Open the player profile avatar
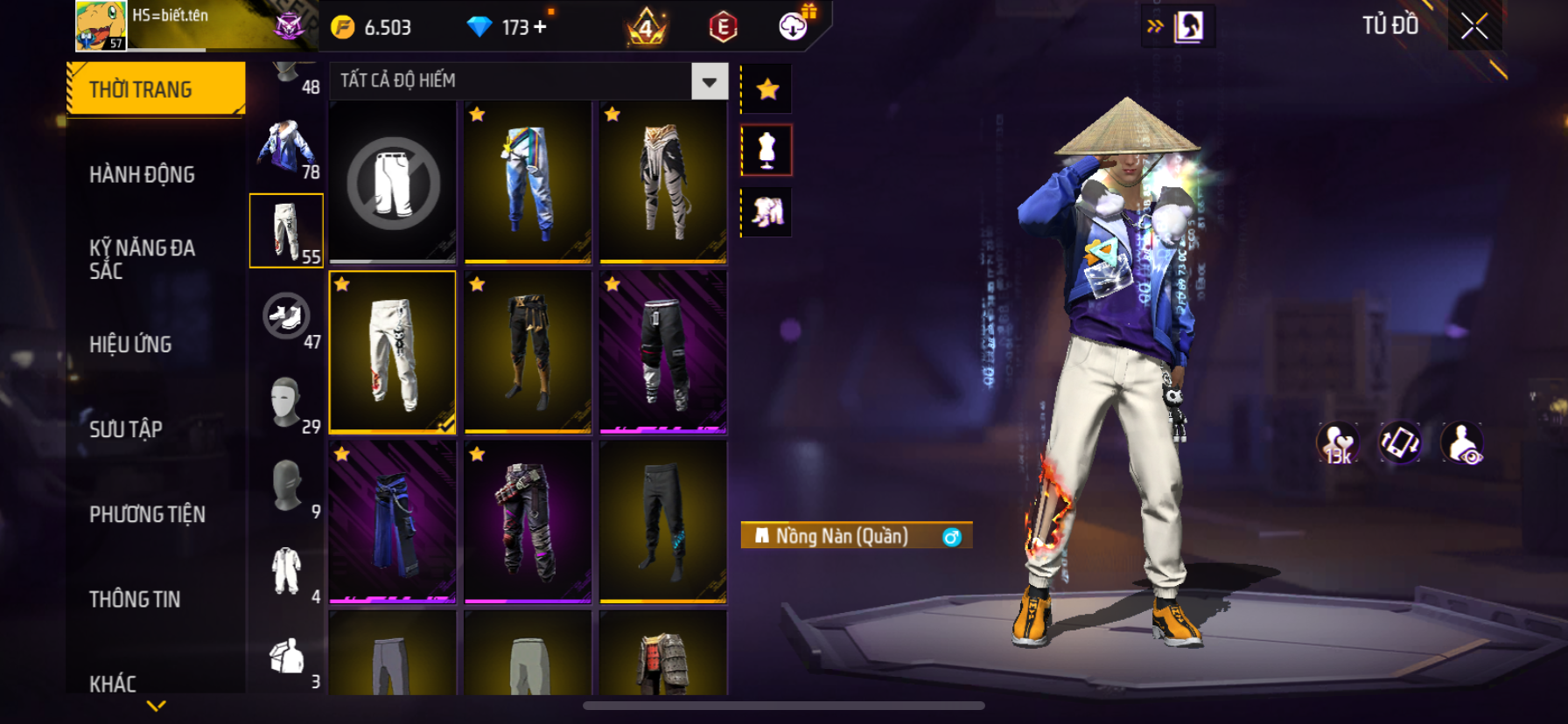 point(101,25)
